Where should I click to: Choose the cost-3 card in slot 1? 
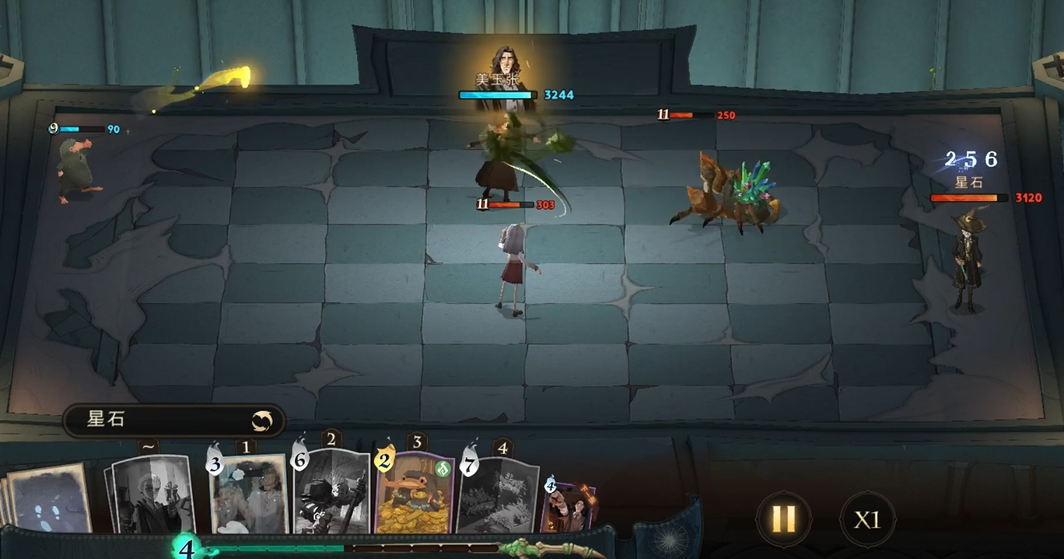point(249,495)
